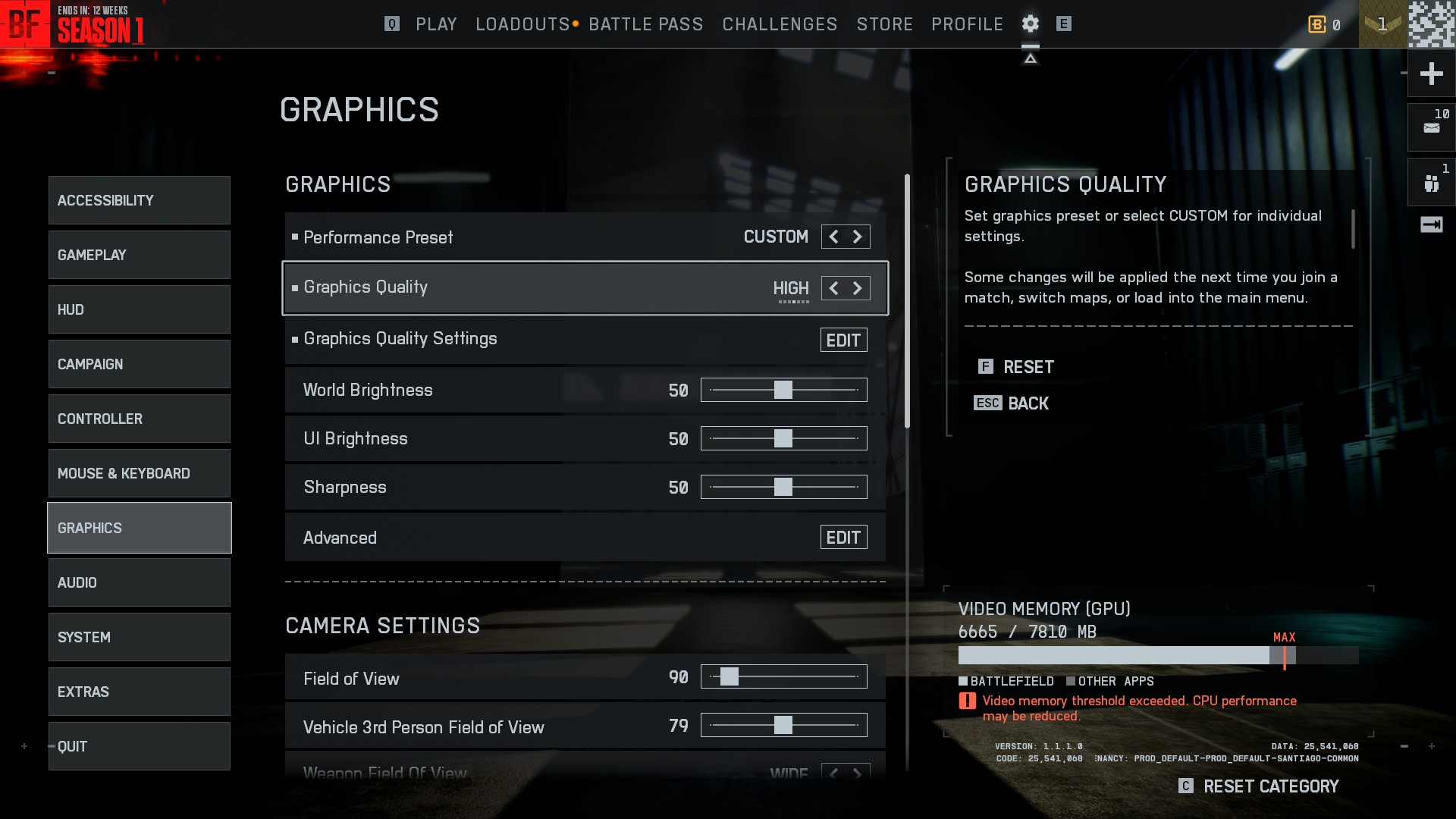Open the mail icon showing 10 messages
The width and height of the screenshot is (1456, 819).
pos(1431,127)
